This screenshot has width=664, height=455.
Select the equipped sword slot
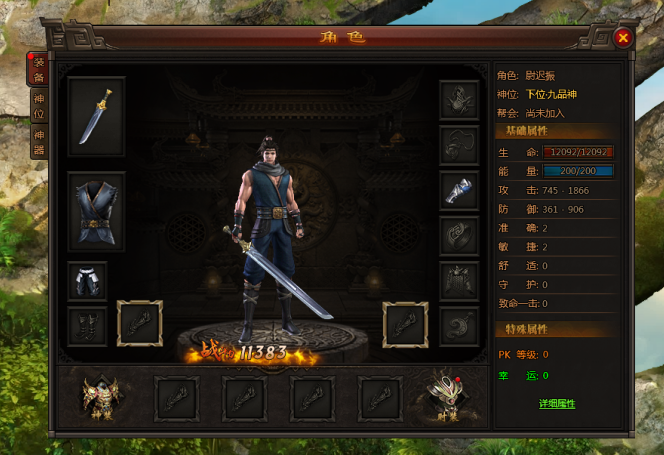[x=97, y=116]
